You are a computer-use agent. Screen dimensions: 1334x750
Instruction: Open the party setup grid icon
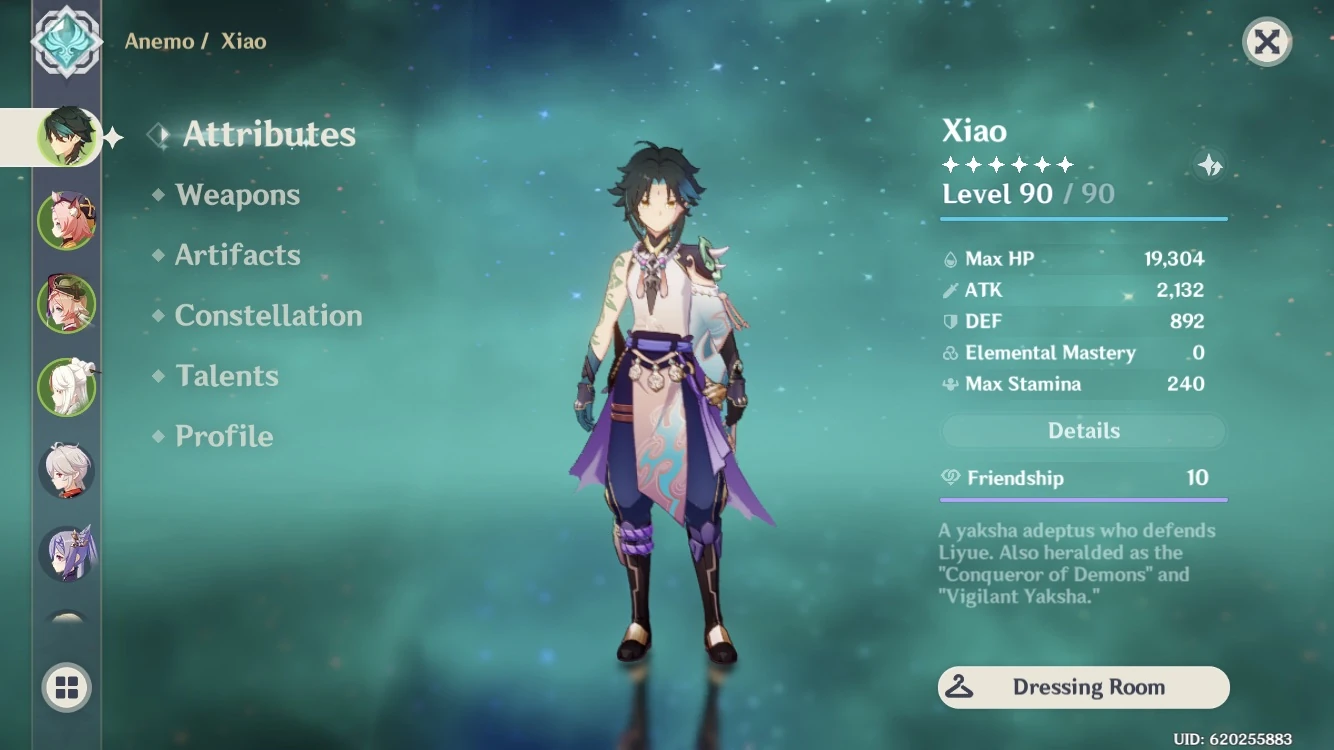[x=66, y=688]
